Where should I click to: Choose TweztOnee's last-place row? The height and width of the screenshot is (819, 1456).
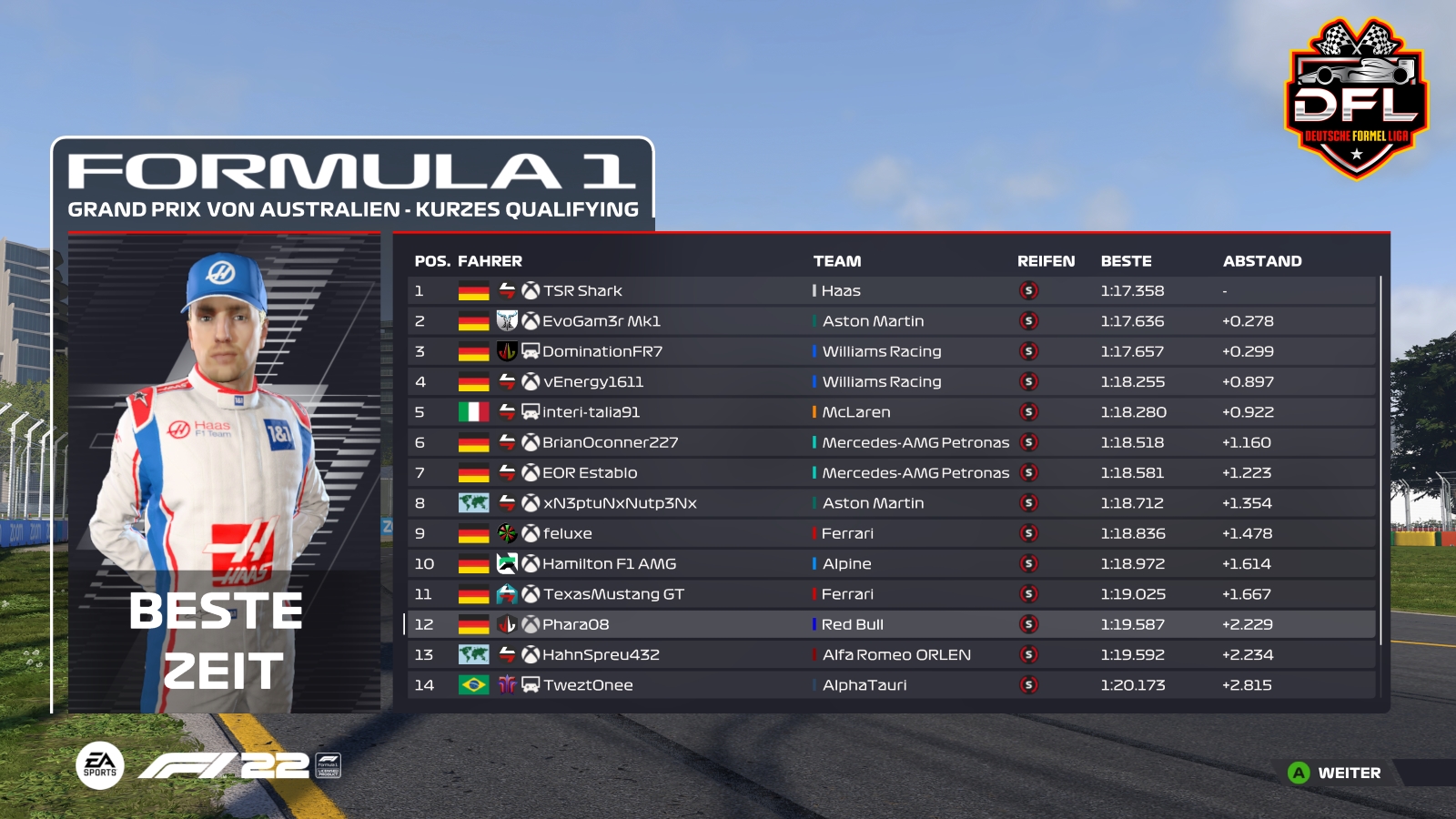588,685
